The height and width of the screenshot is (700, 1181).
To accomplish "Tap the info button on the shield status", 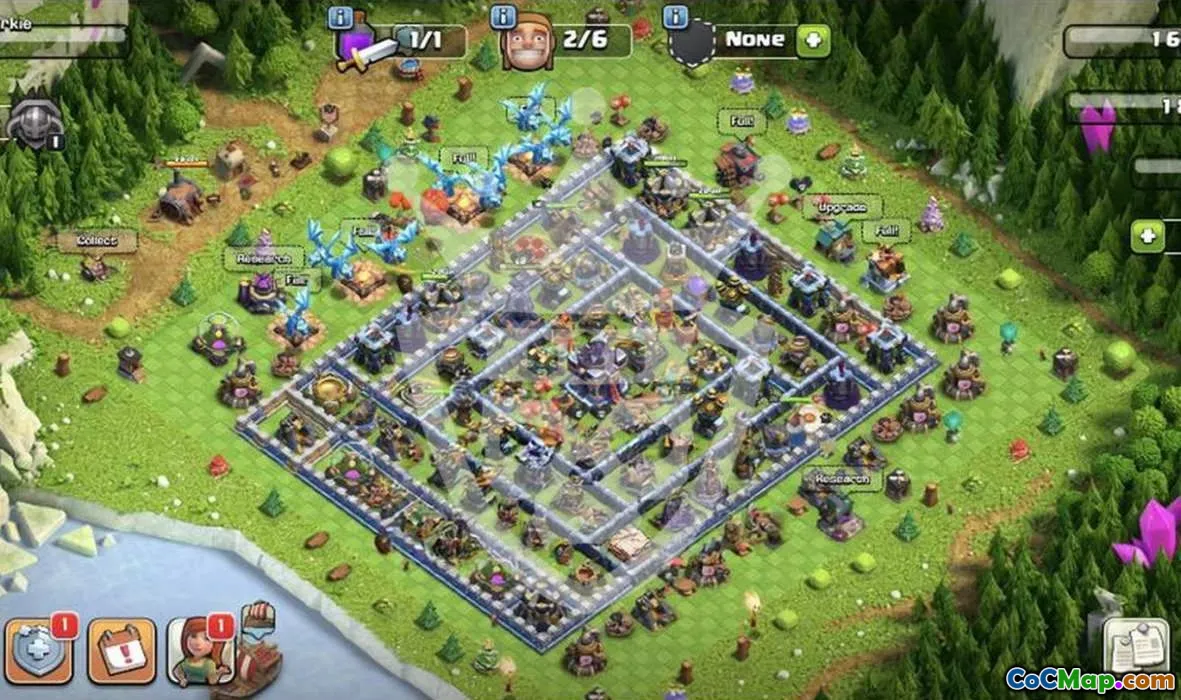I will click(x=675, y=18).
